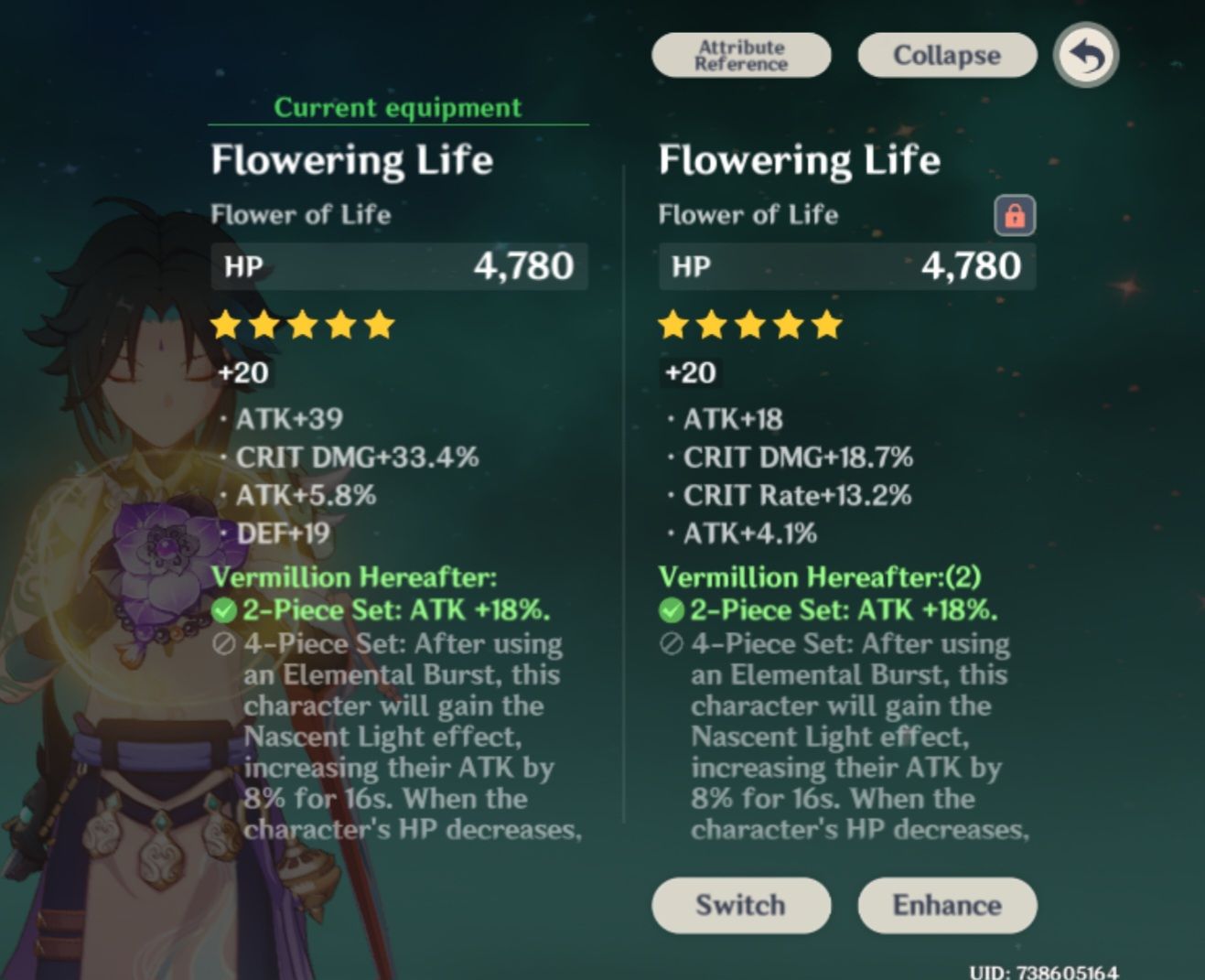Screen dimensions: 1205x980
Task: Select the green checkmark beside 2-Piece Set bonus
Action: click(x=670, y=609)
